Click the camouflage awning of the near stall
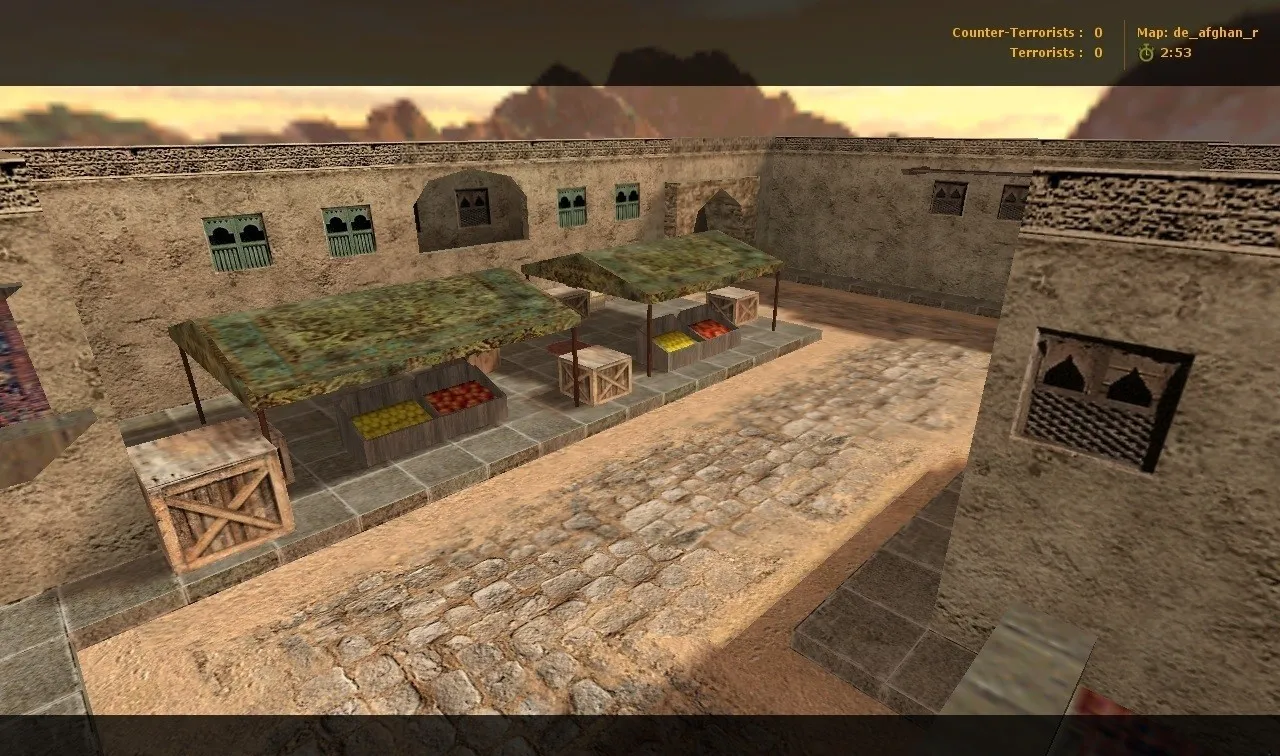This screenshot has height=756, width=1280. (x=370, y=330)
